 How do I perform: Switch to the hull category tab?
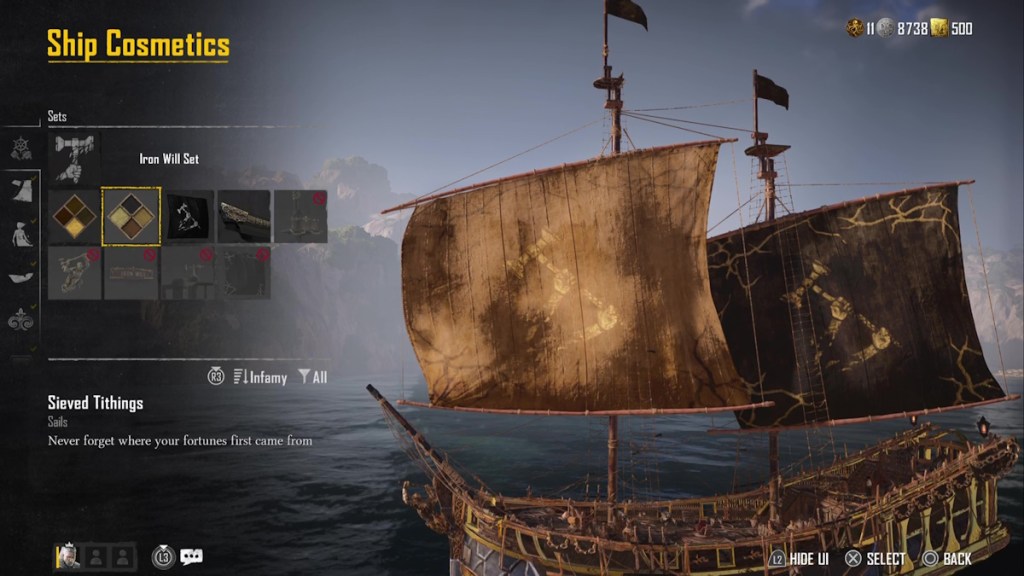point(21,277)
